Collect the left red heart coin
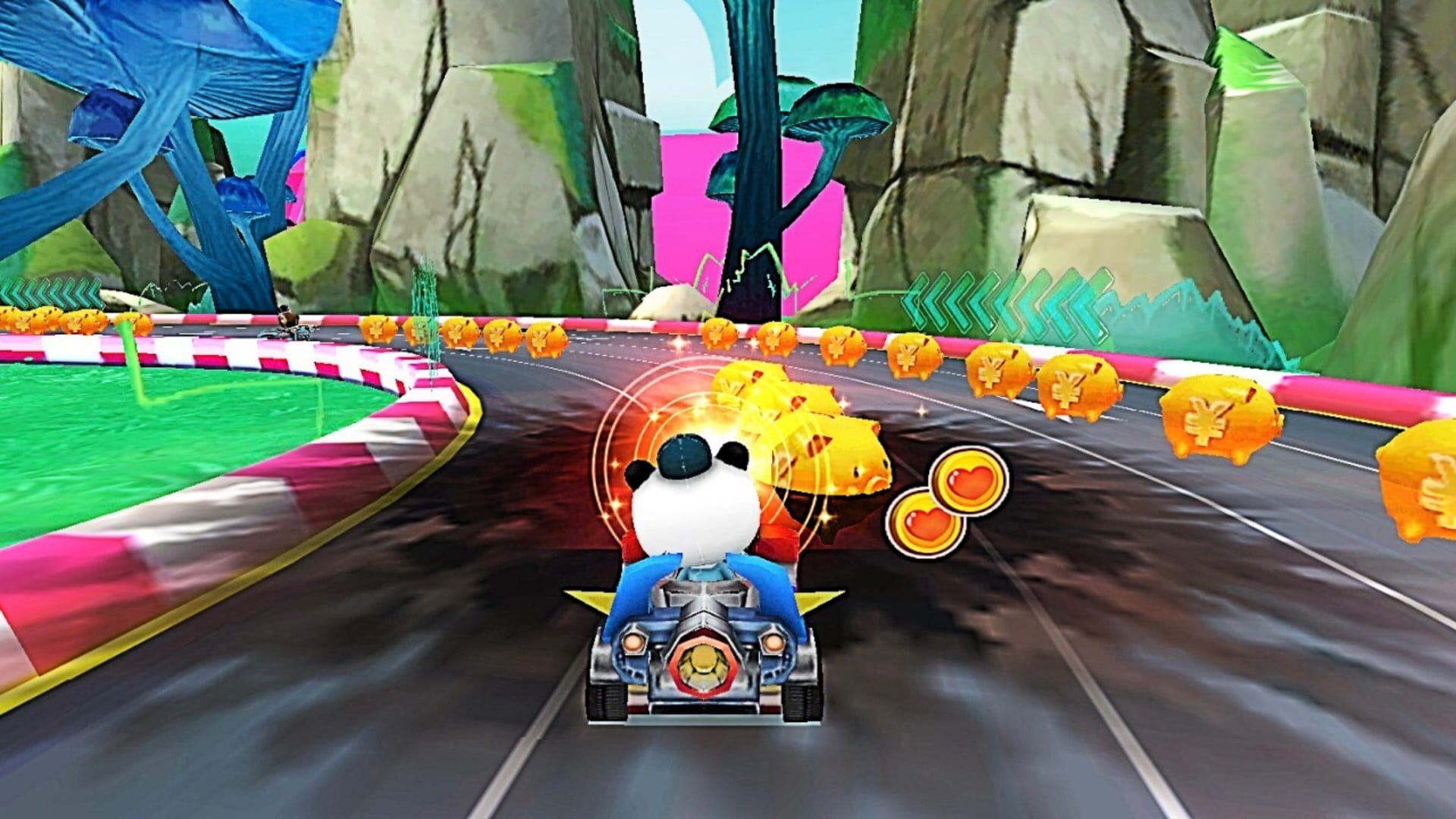 [924, 523]
